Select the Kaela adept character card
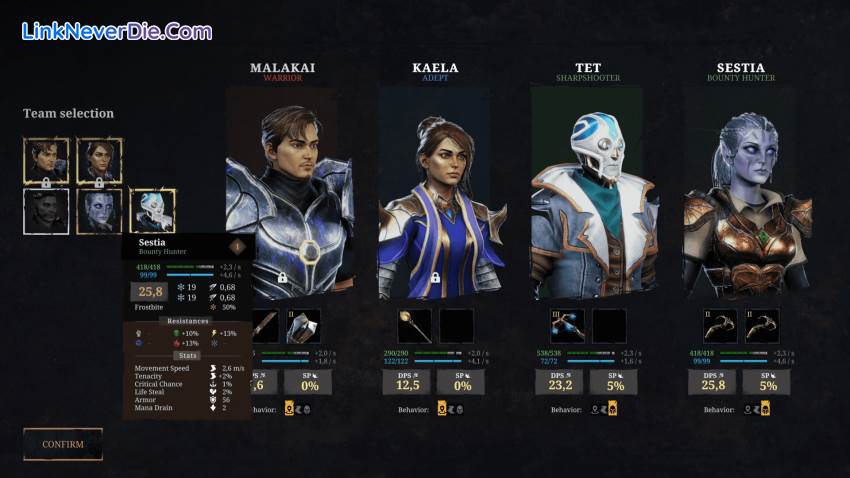 [x=434, y=200]
